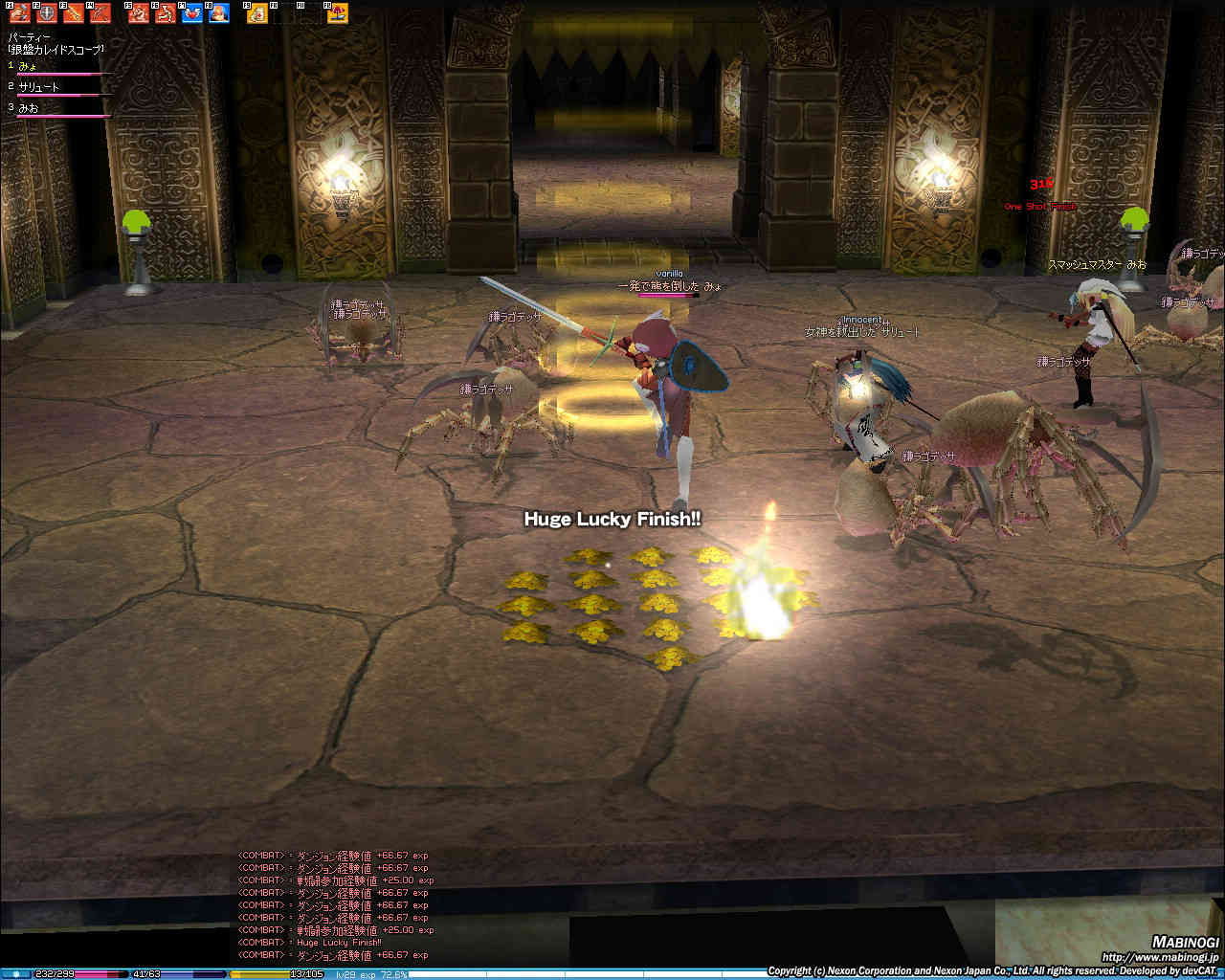
Task: Activate the F1 fist smash skill
Action: point(19,13)
